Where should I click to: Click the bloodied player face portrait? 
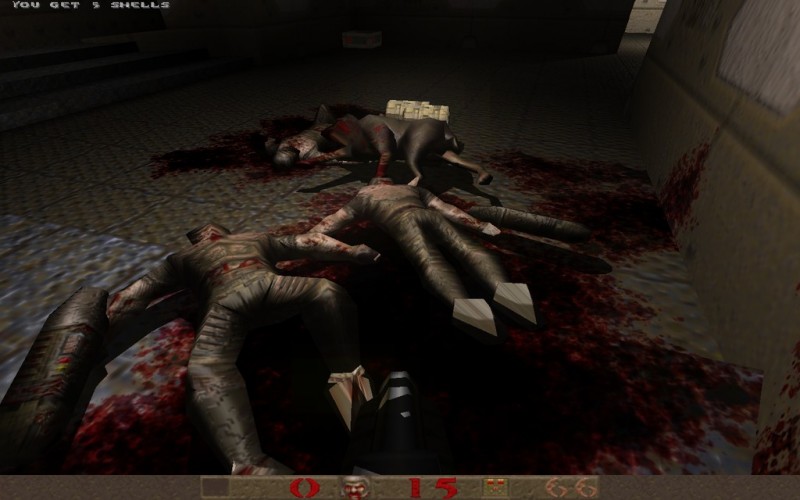pyautogui.click(x=356, y=488)
